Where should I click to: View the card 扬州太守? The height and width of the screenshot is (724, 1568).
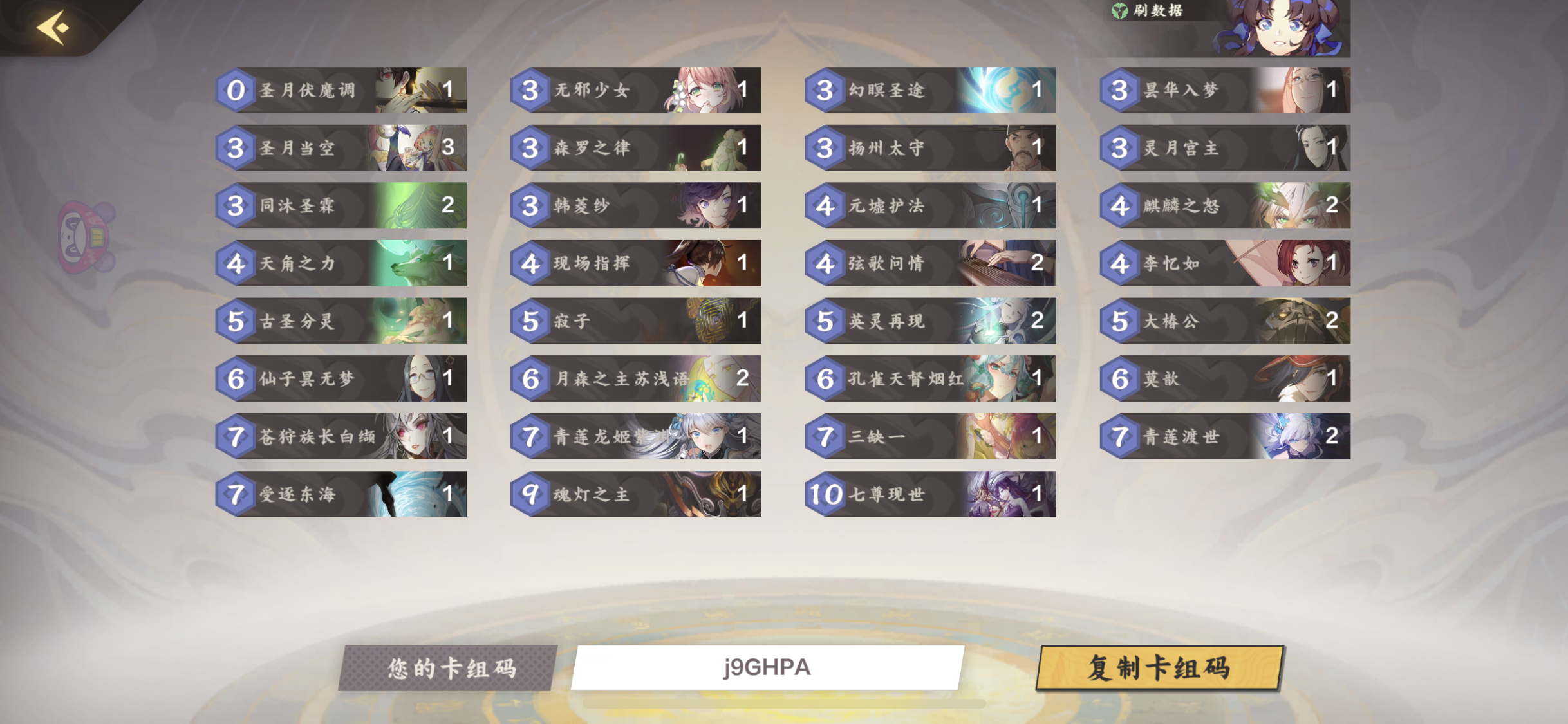point(930,148)
